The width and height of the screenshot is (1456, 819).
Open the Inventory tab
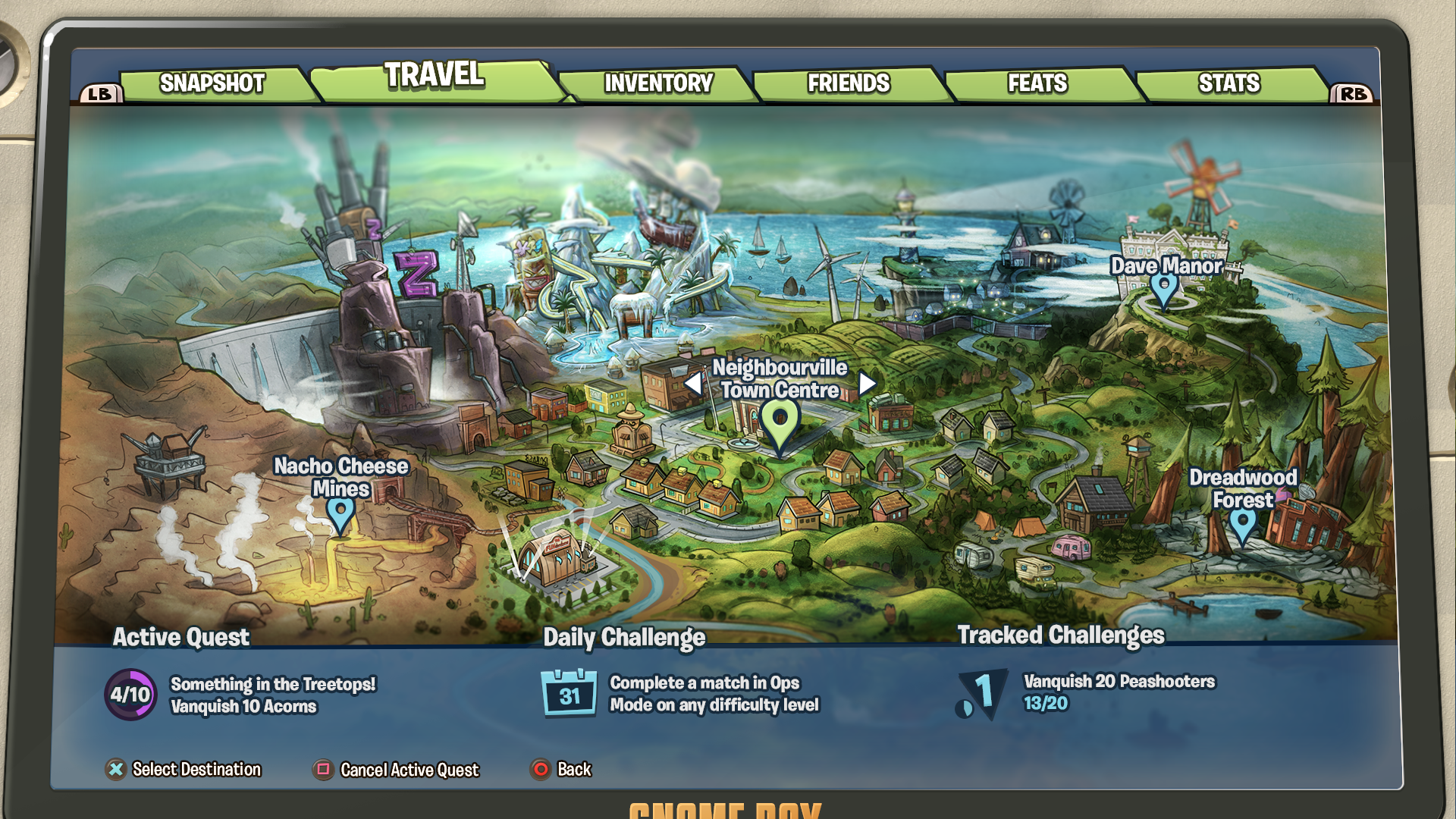tap(658, 83)
